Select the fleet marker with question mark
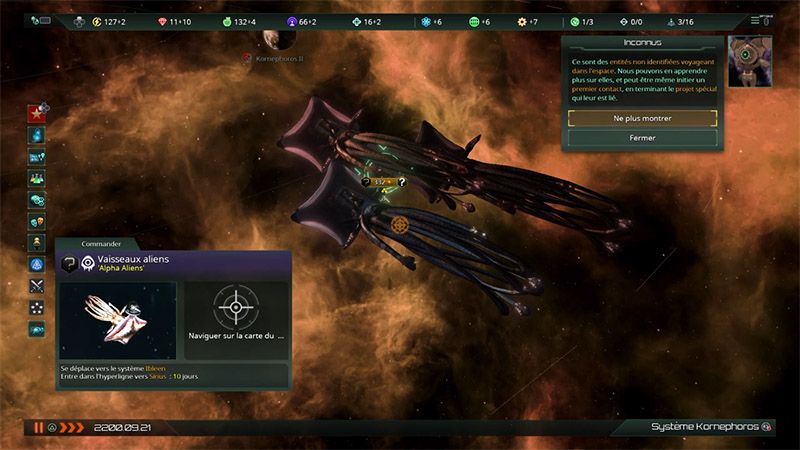The height and width of the screenshot is (450, 800). coord(402,182)
